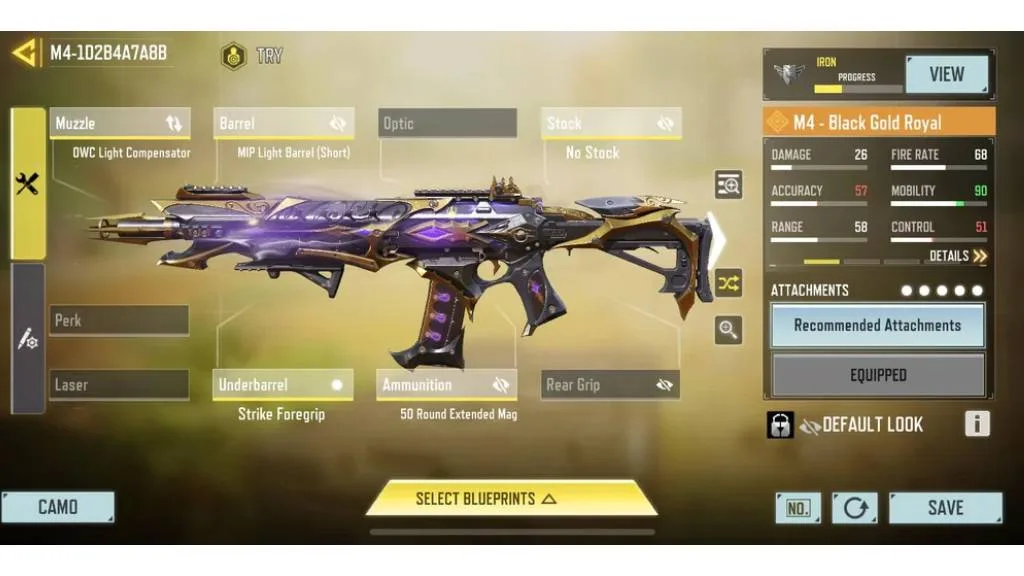
Task: Open the CAMO menu
Action: (x=58, y=507)
